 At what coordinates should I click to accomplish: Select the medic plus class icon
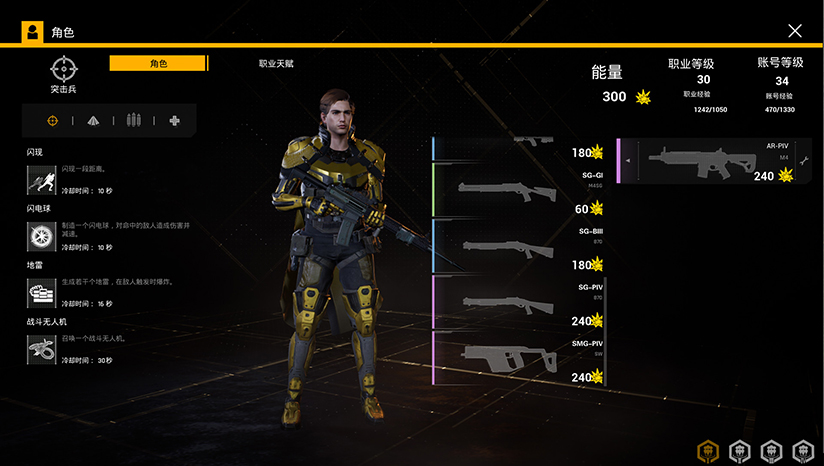[x=175, y=121]
